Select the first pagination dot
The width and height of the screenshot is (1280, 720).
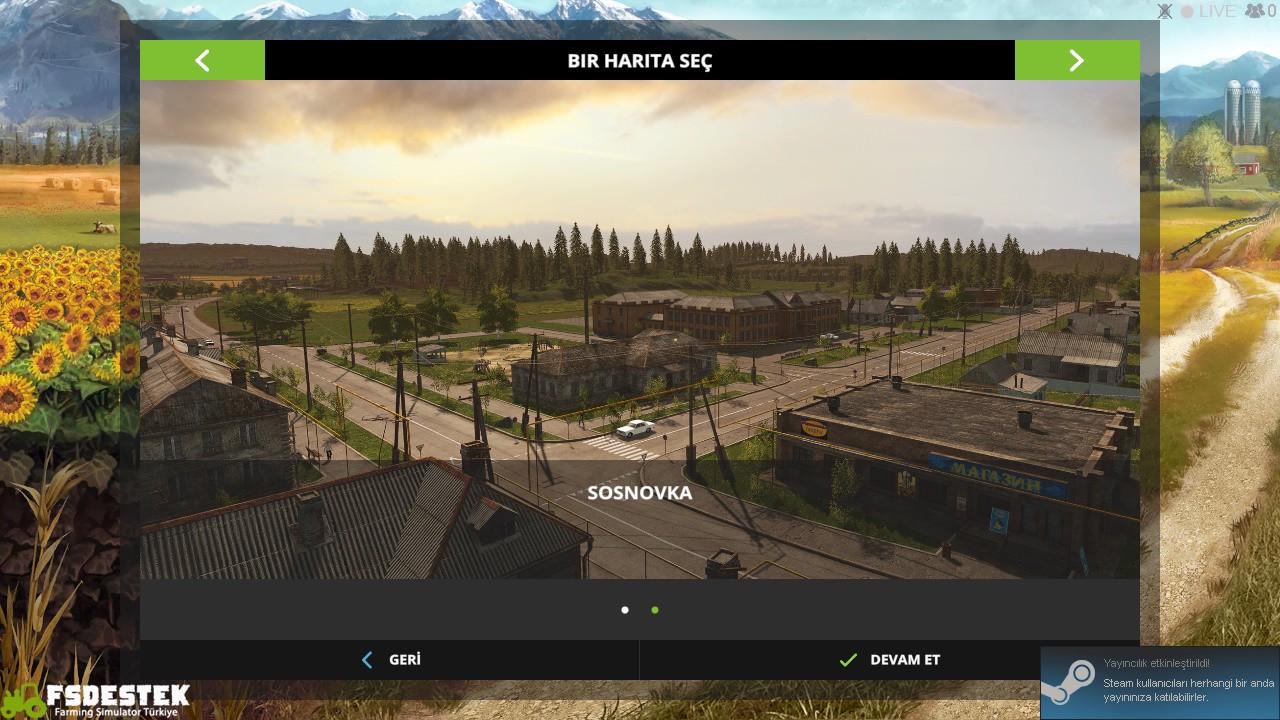(x=625, y=609)
